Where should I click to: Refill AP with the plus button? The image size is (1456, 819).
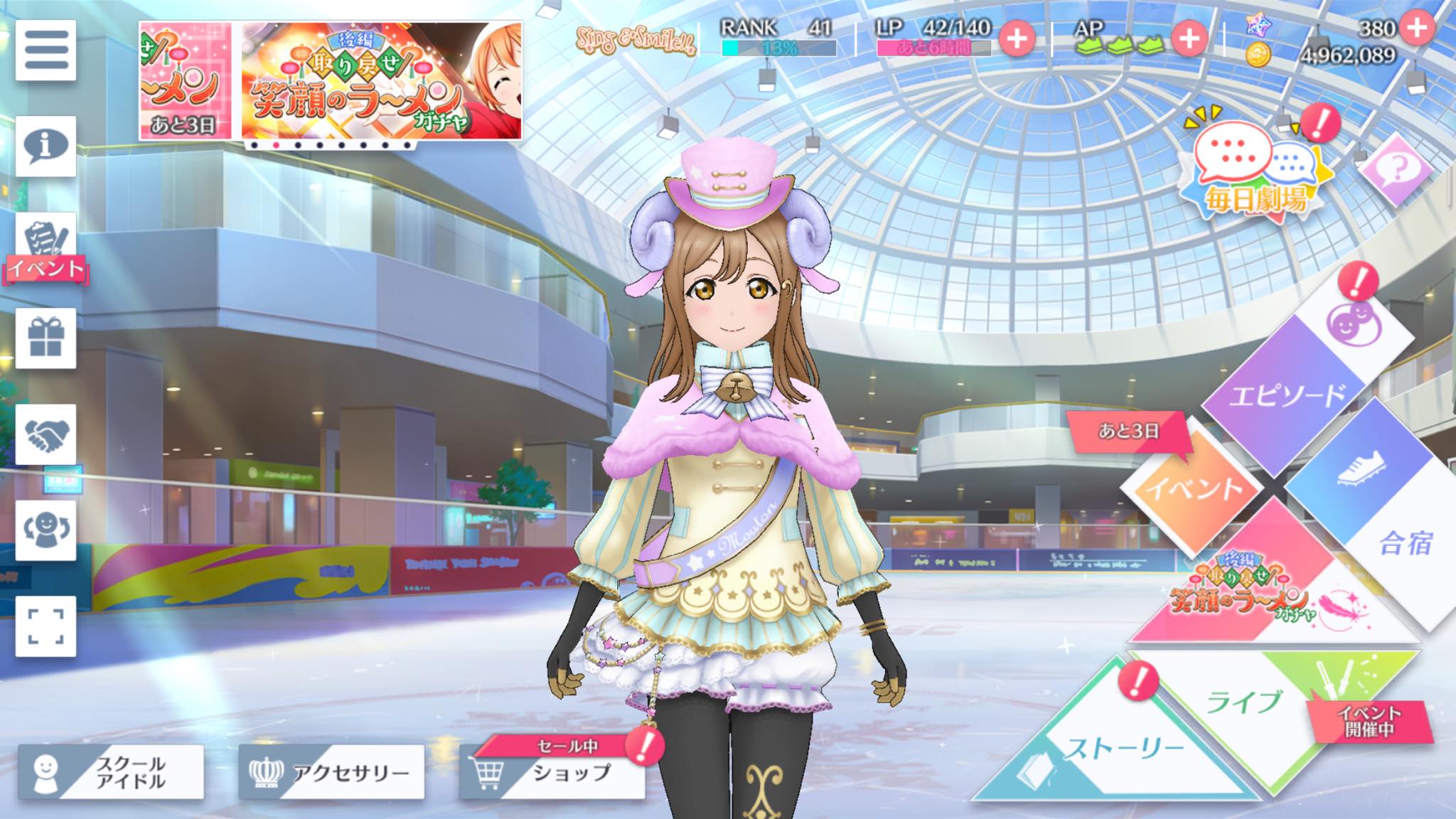click(1189, 38)
